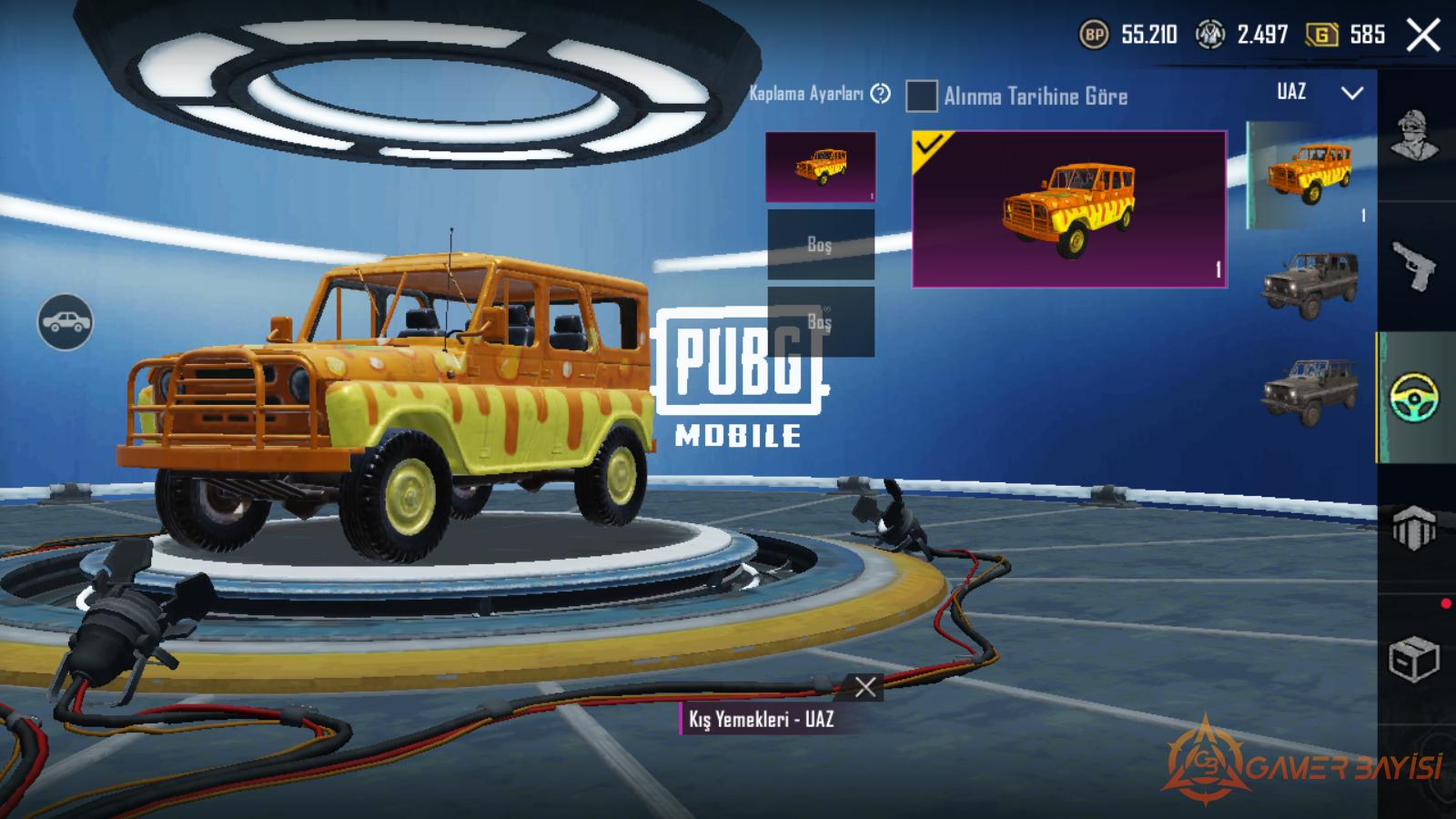Dismiss the Kış Yemekleri - UAZ label
Image resolution: width=1456 pixels, height=819 pixels.
[x=865, y=687]
